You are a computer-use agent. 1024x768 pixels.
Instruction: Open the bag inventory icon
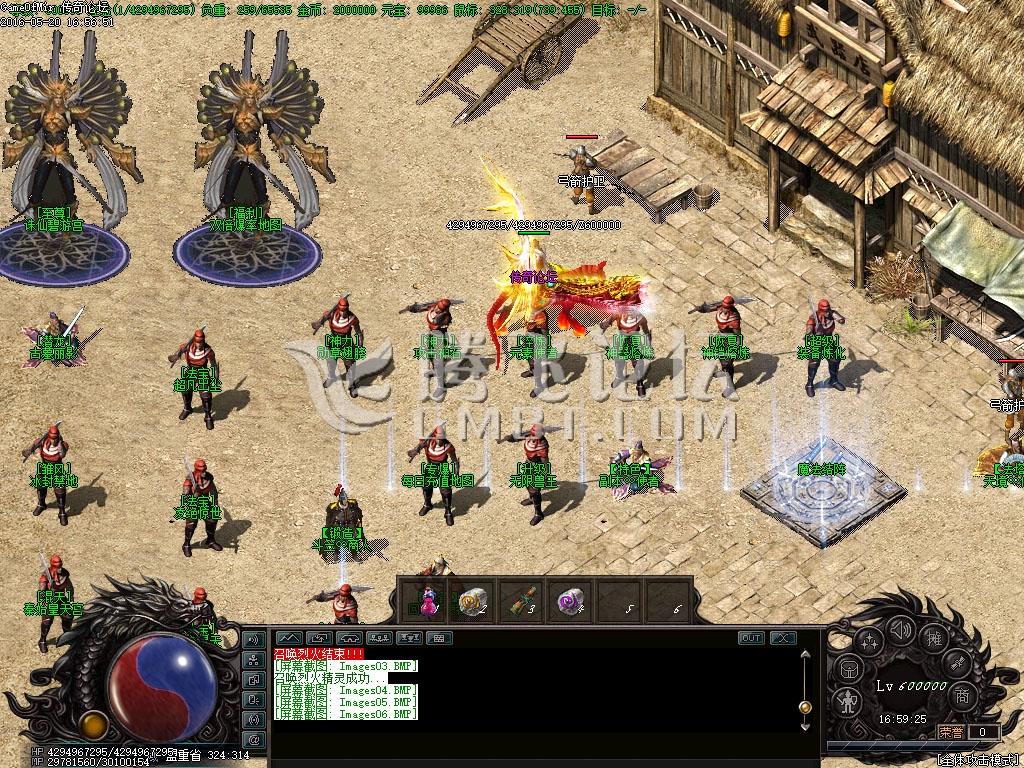(x=848, y=669)
